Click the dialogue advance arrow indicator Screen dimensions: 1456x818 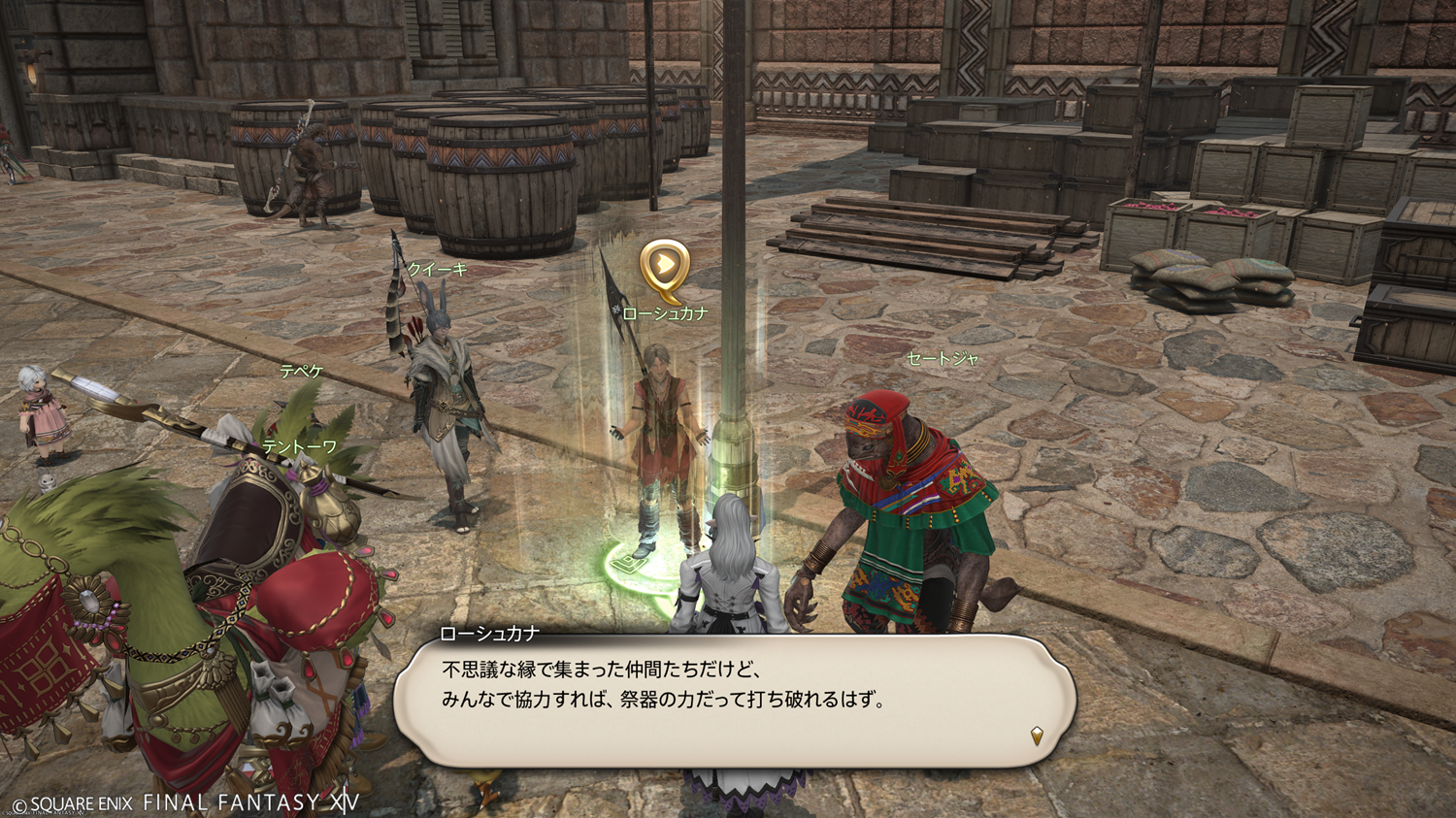pos(1037,736)
